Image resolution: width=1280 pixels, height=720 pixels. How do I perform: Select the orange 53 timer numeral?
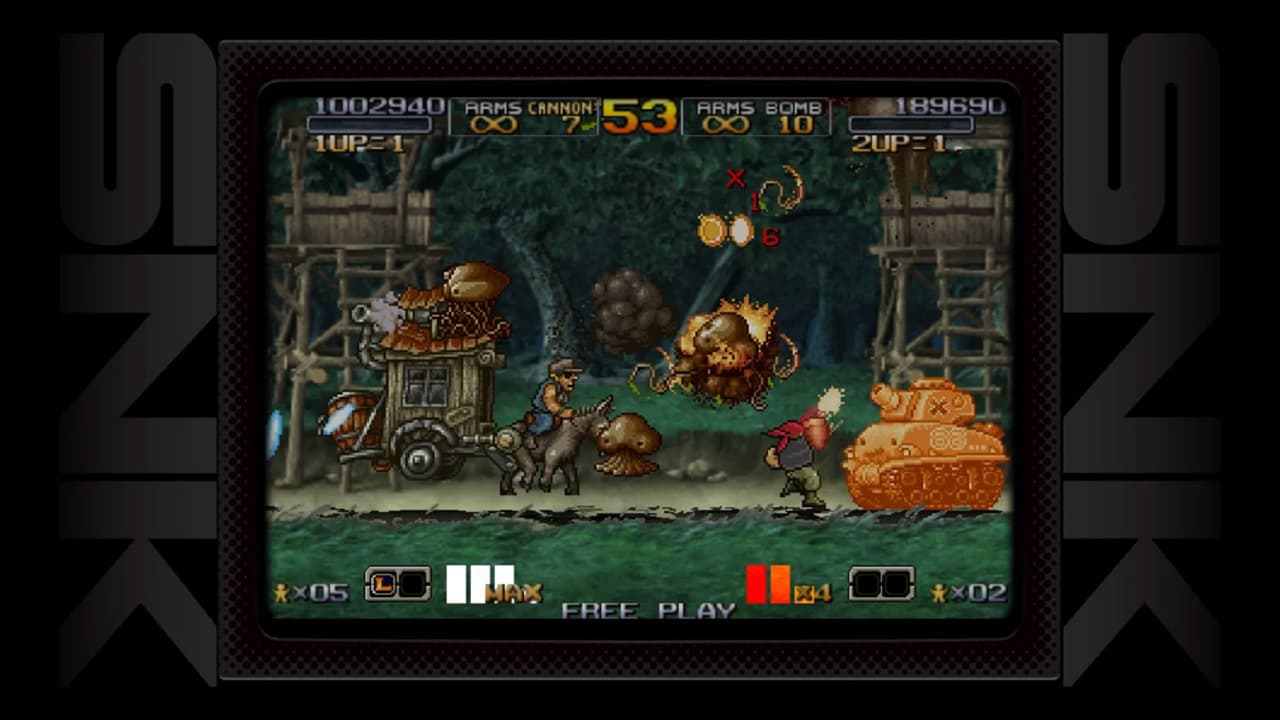tap(637, 116)
